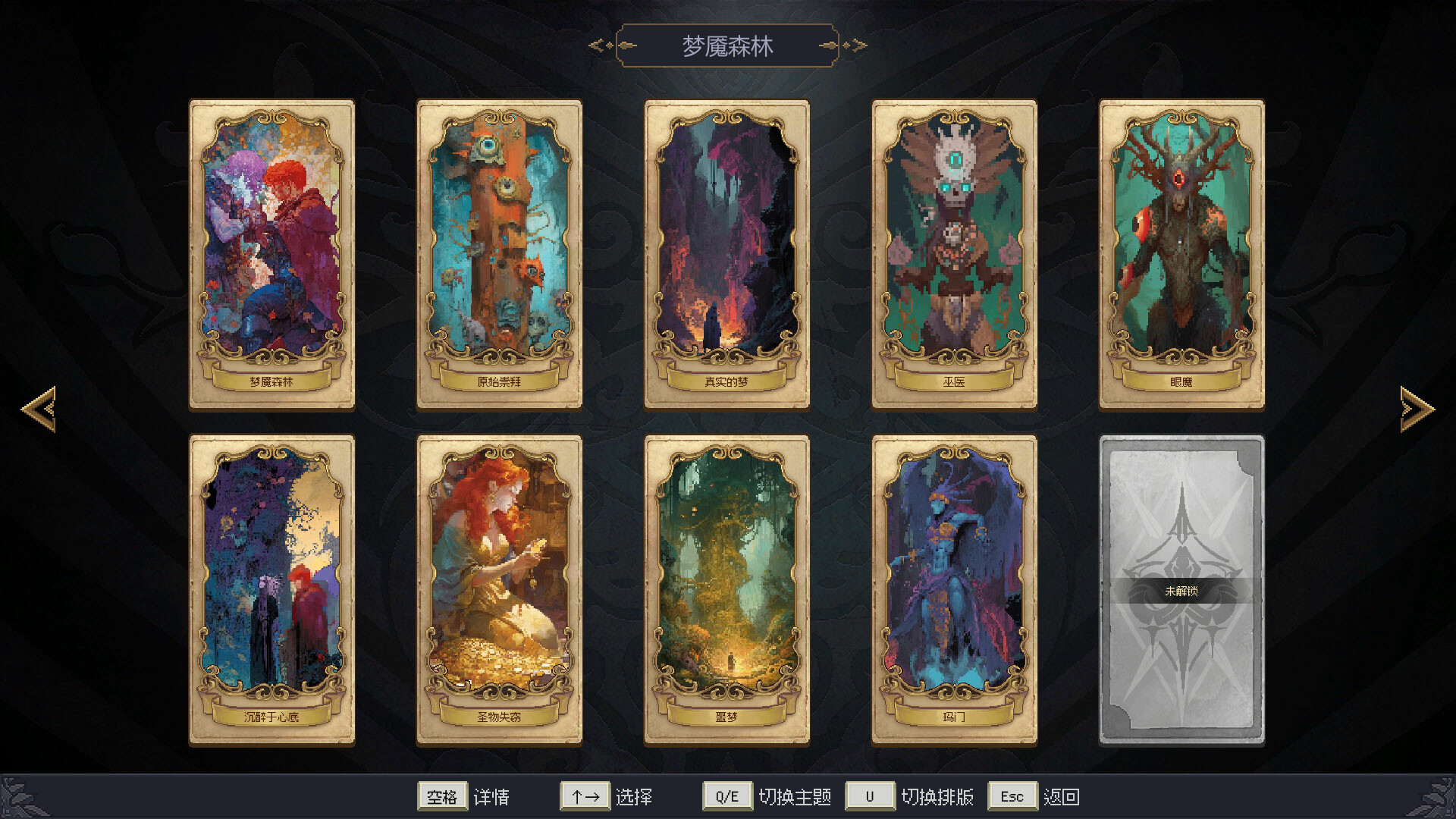Go to the previous page with left arrow
Screen dimensions: 1456x819
[x=39, y=409]
